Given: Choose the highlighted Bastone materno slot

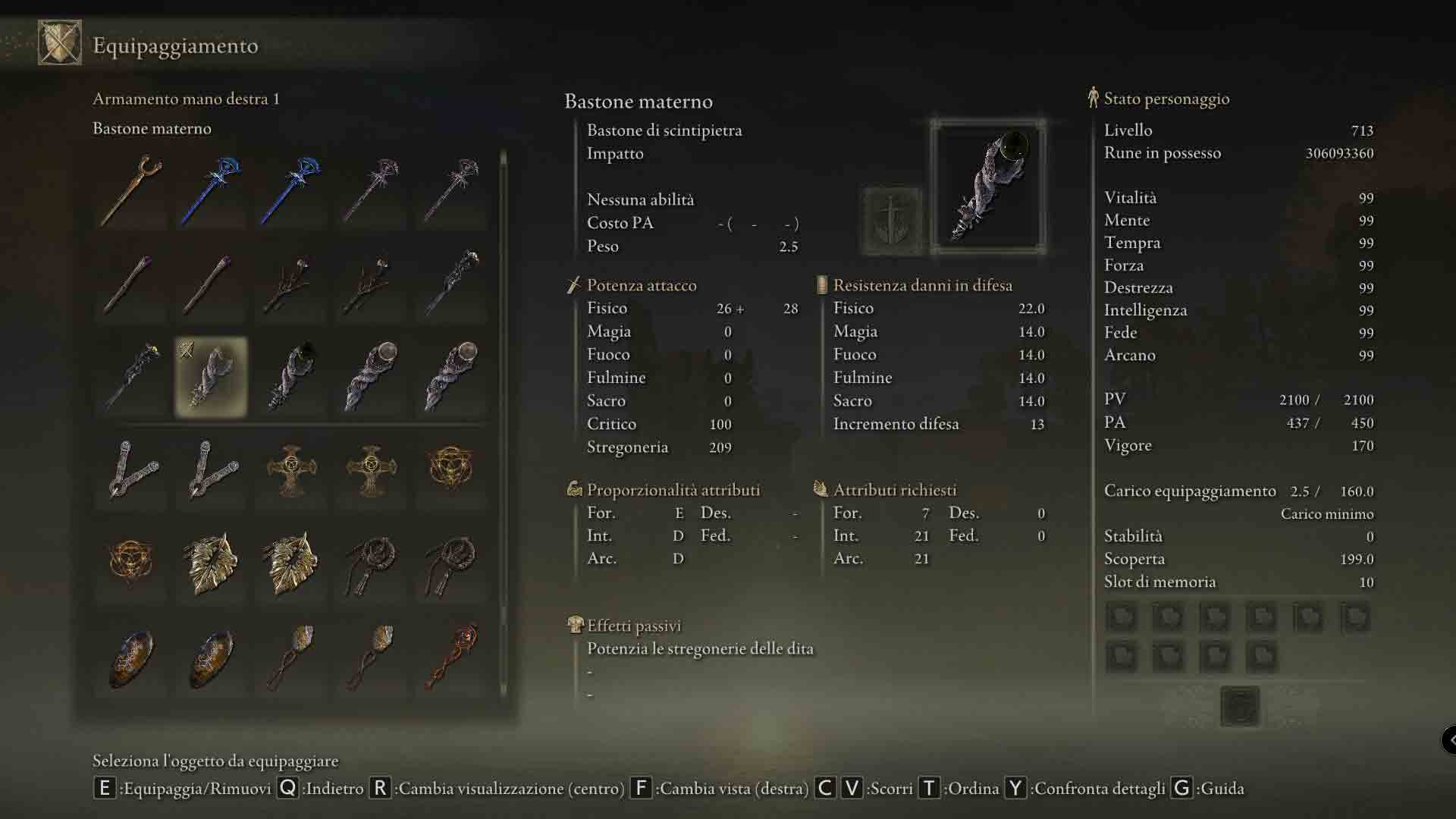Looking at the screenshot, I should [x=211, y=377].
